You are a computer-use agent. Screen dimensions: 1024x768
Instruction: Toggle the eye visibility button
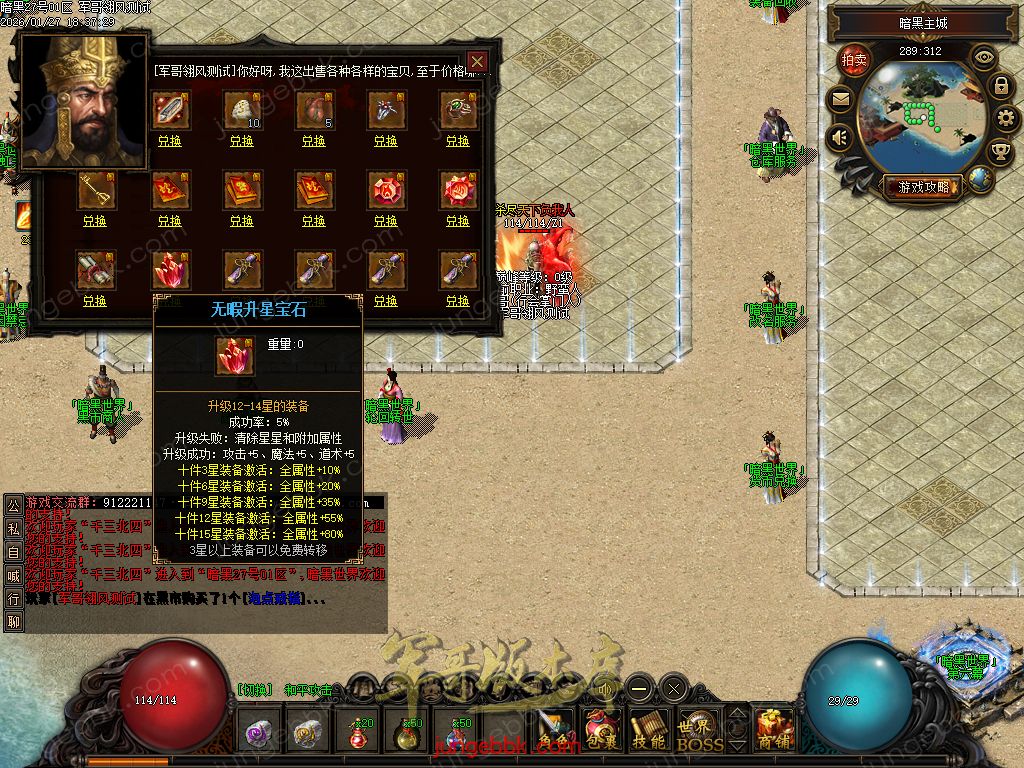984,58
